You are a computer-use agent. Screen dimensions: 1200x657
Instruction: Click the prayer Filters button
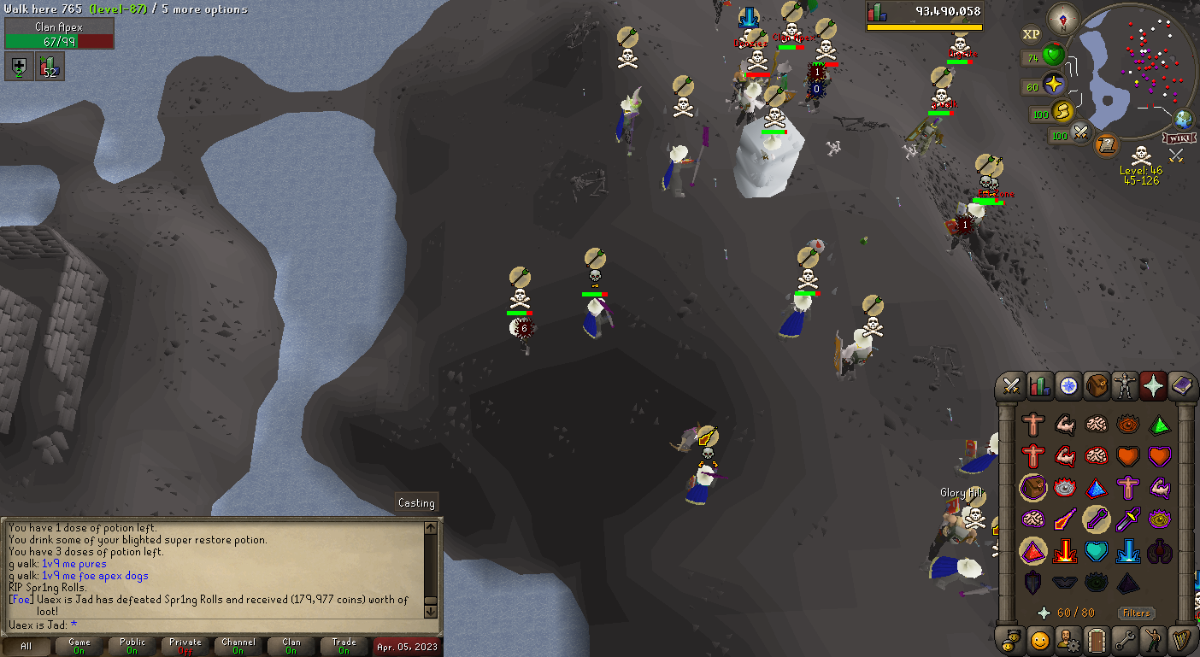tap(1136, 613)
